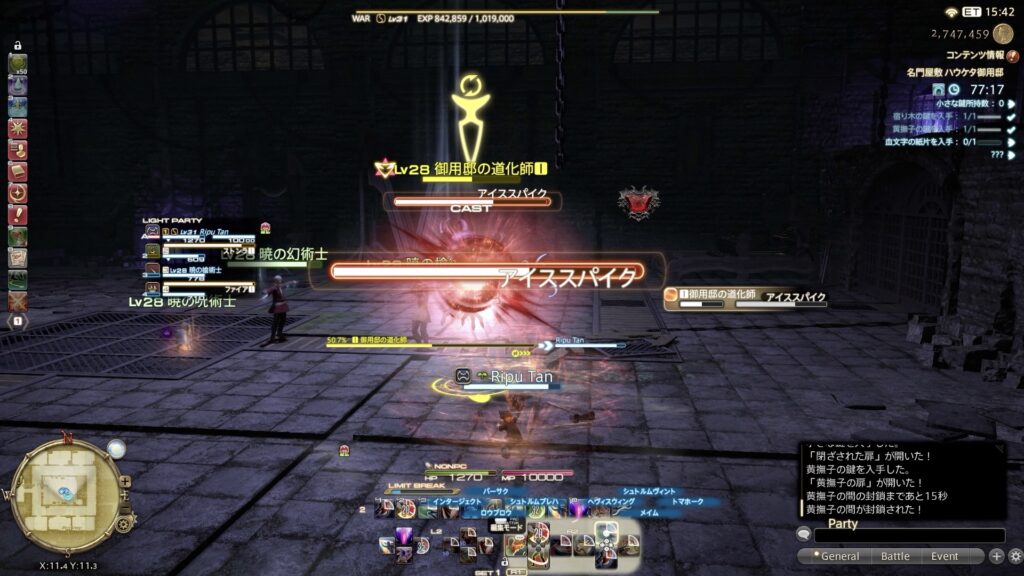Screen dimensions: 1024x576
Task: Open the Battle chat log tab
Action: 895,556
